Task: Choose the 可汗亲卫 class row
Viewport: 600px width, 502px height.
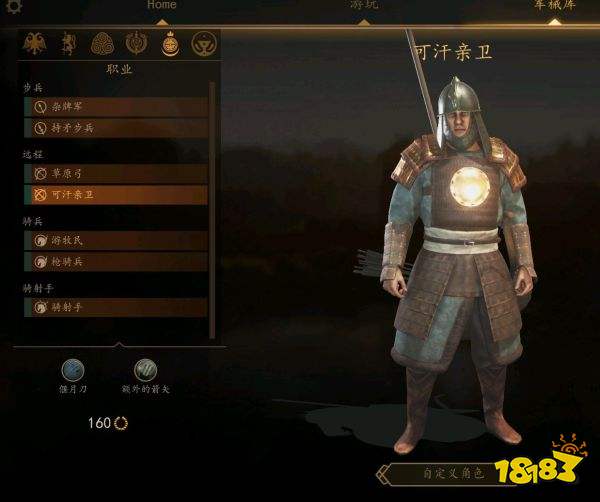Action: tap(115, 194)
